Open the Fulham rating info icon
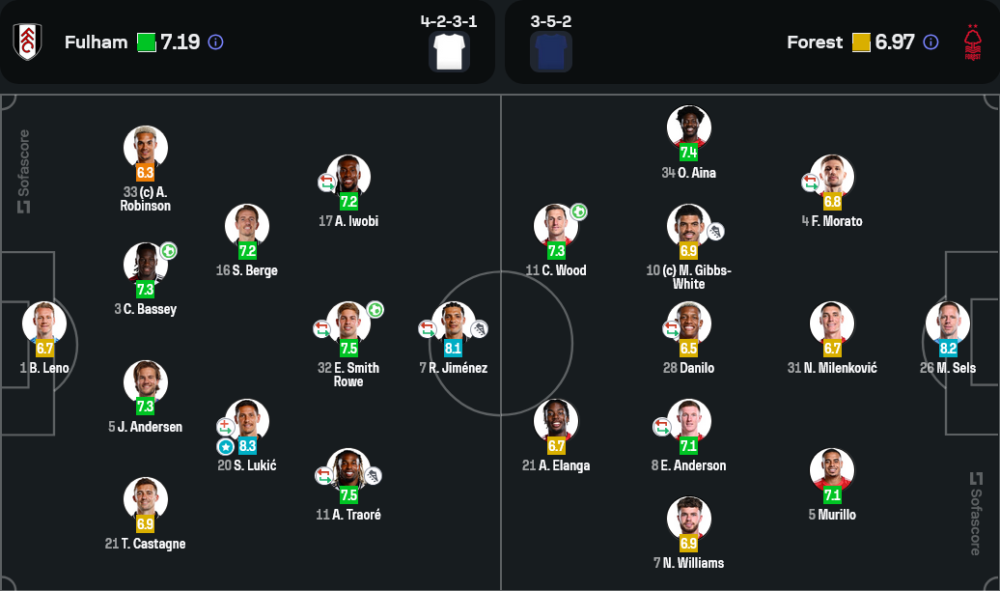Screen dimensions: 1000x591 tap(215, 43)
